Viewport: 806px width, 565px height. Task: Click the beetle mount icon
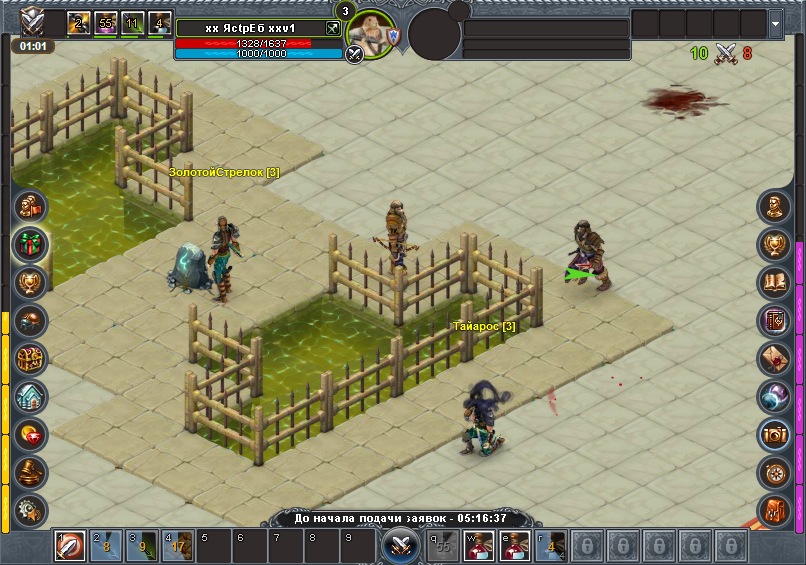tap(30, 320)
